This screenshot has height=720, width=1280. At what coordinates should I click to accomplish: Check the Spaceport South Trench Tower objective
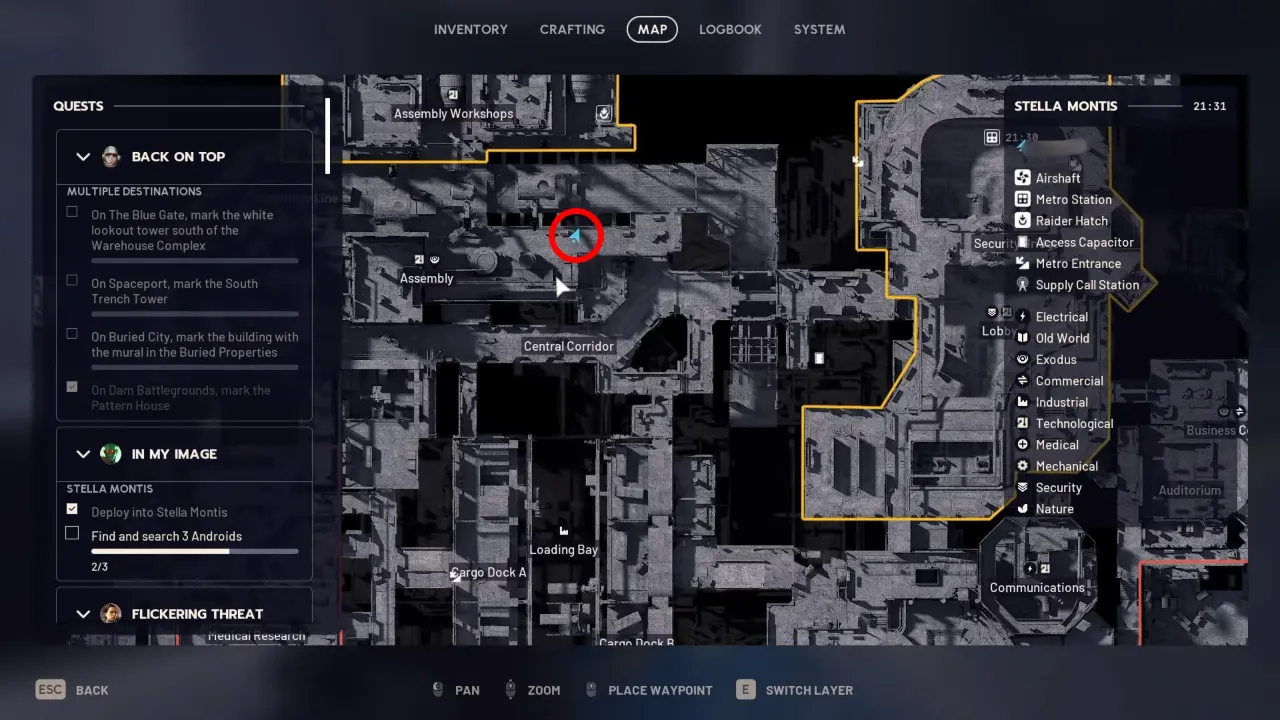point(71,279)
